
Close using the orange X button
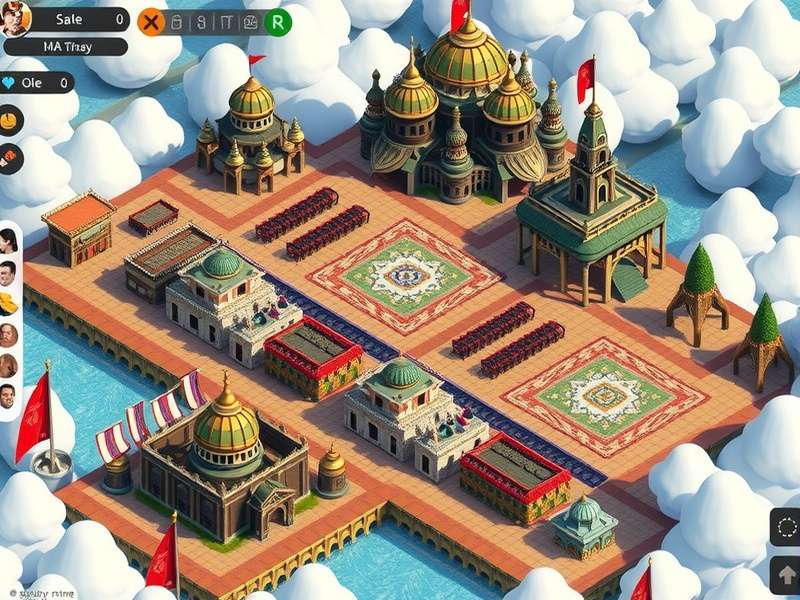pyautogui.click(x=150, y=21)
